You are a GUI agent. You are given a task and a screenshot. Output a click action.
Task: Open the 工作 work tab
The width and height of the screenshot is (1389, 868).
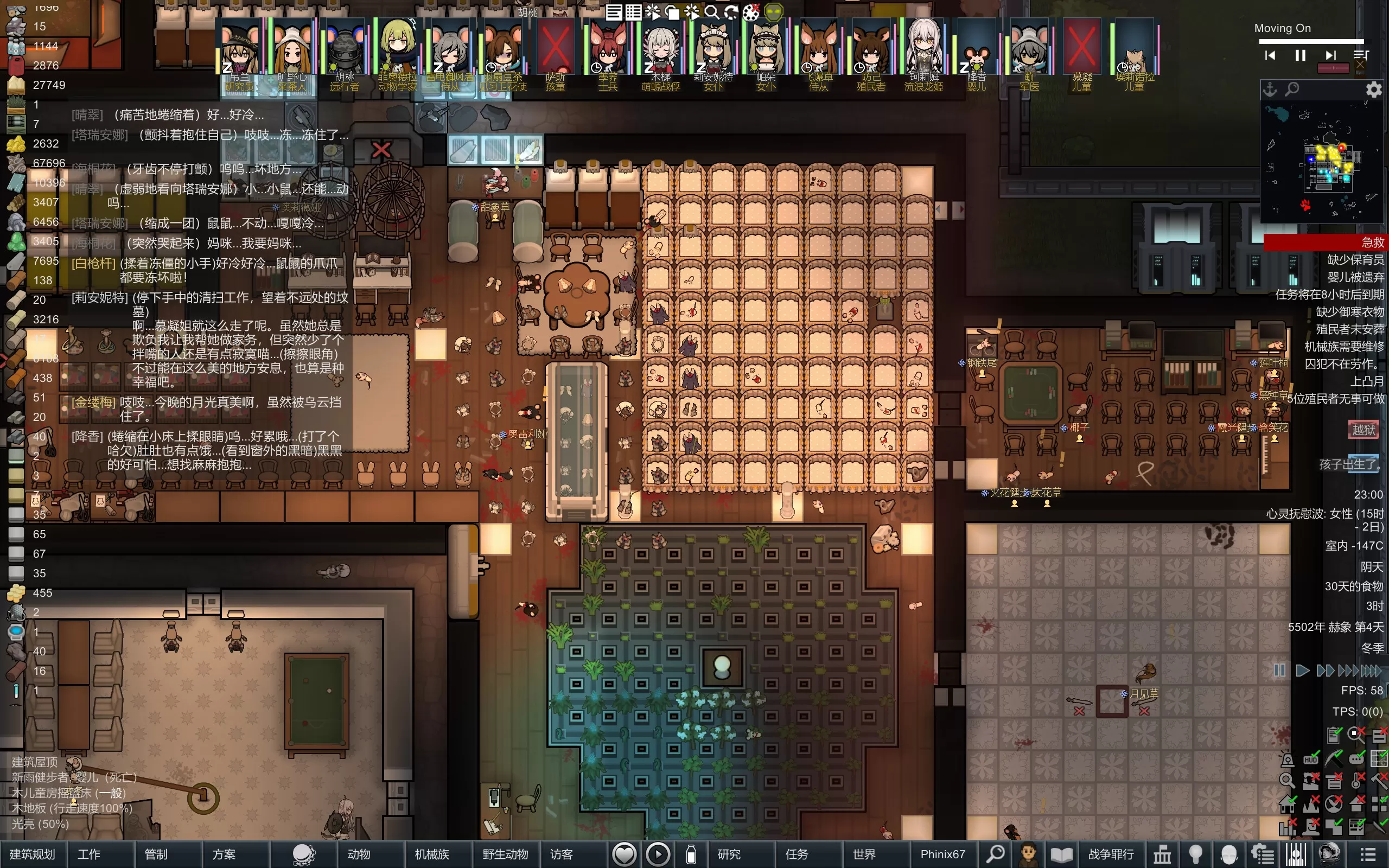(89, 854)
